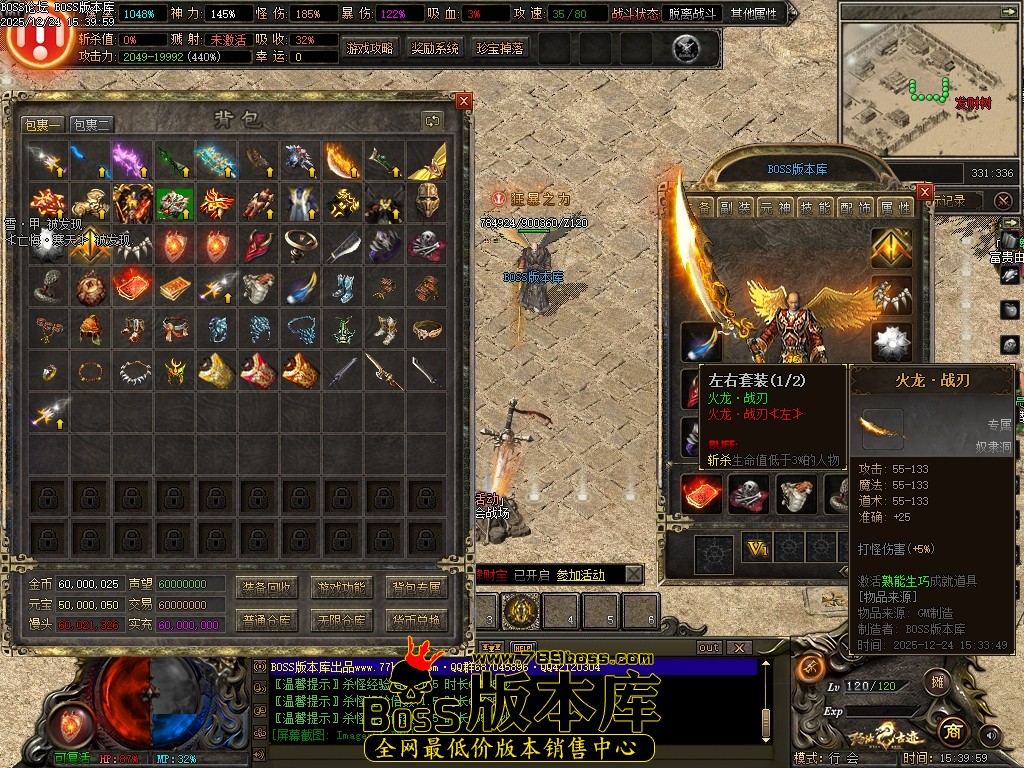This screenshot has width=1024, height=768.
Task: Click the 参加活动 event link
Action: point(581,575)
